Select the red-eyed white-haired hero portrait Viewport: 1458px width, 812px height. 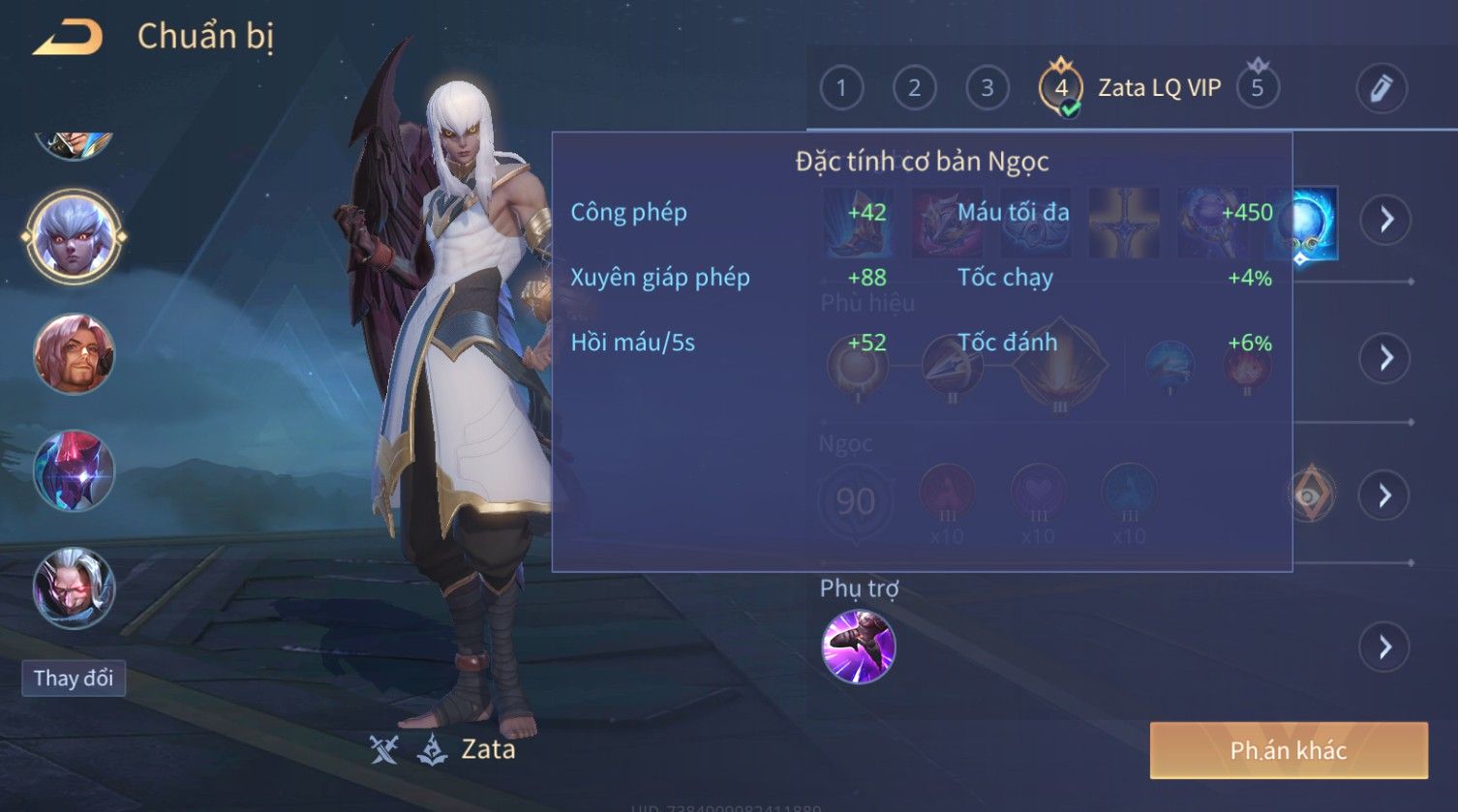point(74,587)
